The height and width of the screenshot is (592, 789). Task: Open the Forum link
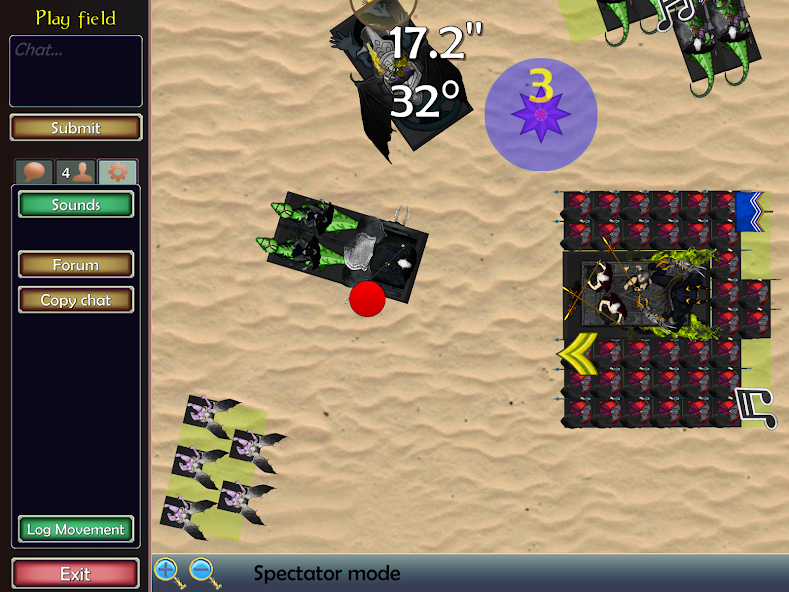click(76, 265)
